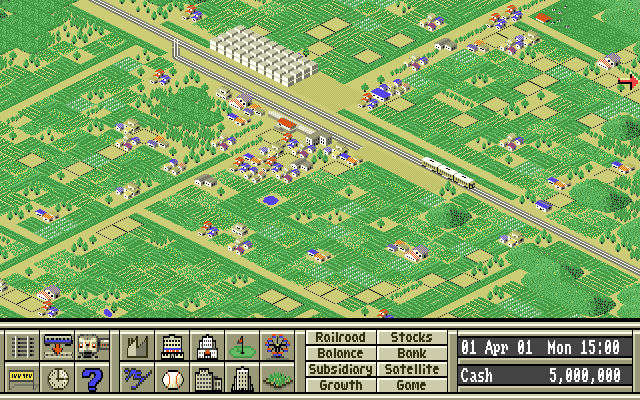Choose the amusement park Ferris wheel icon
The width and height of the screenshot is (640, 400).
tap(276, 347)
